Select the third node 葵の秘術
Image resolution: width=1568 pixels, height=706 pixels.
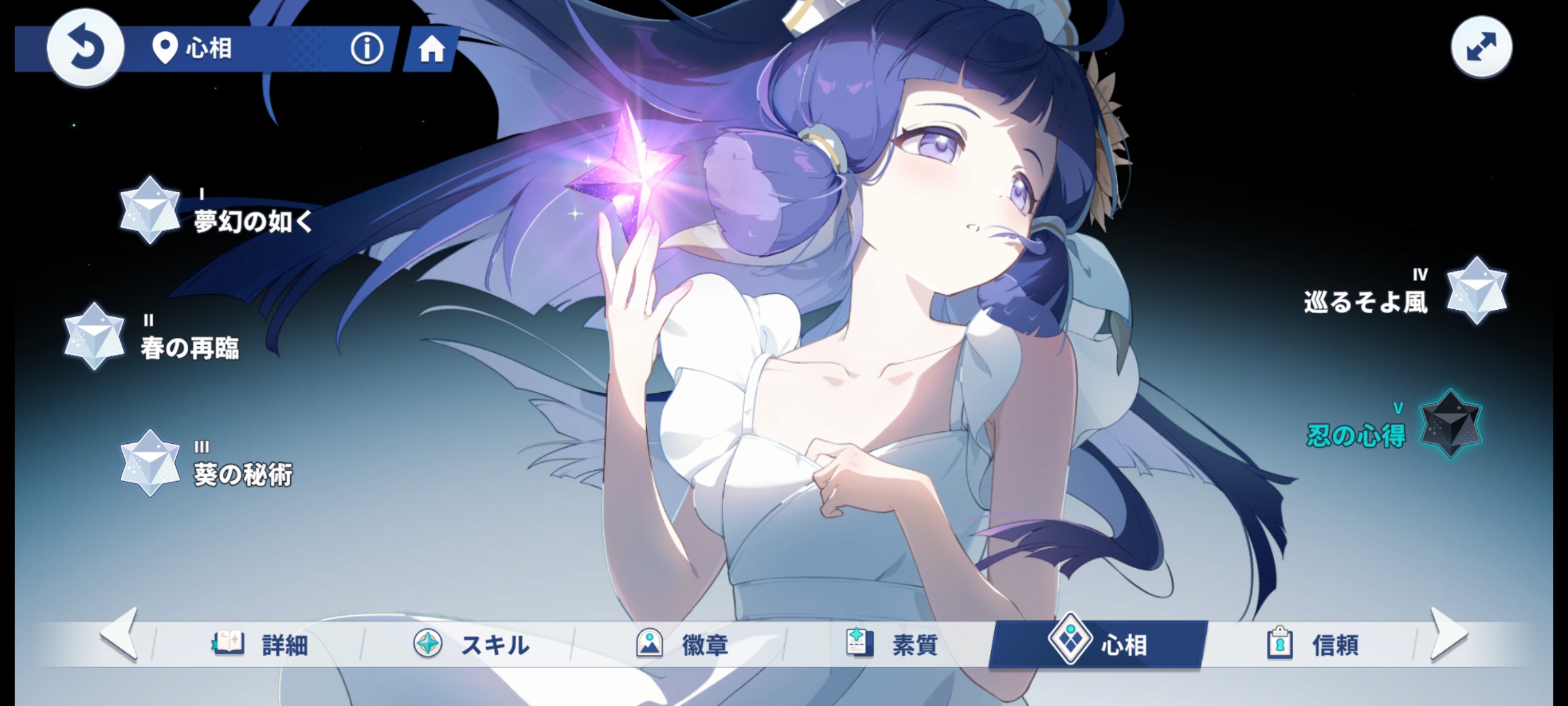coord(150,463)
